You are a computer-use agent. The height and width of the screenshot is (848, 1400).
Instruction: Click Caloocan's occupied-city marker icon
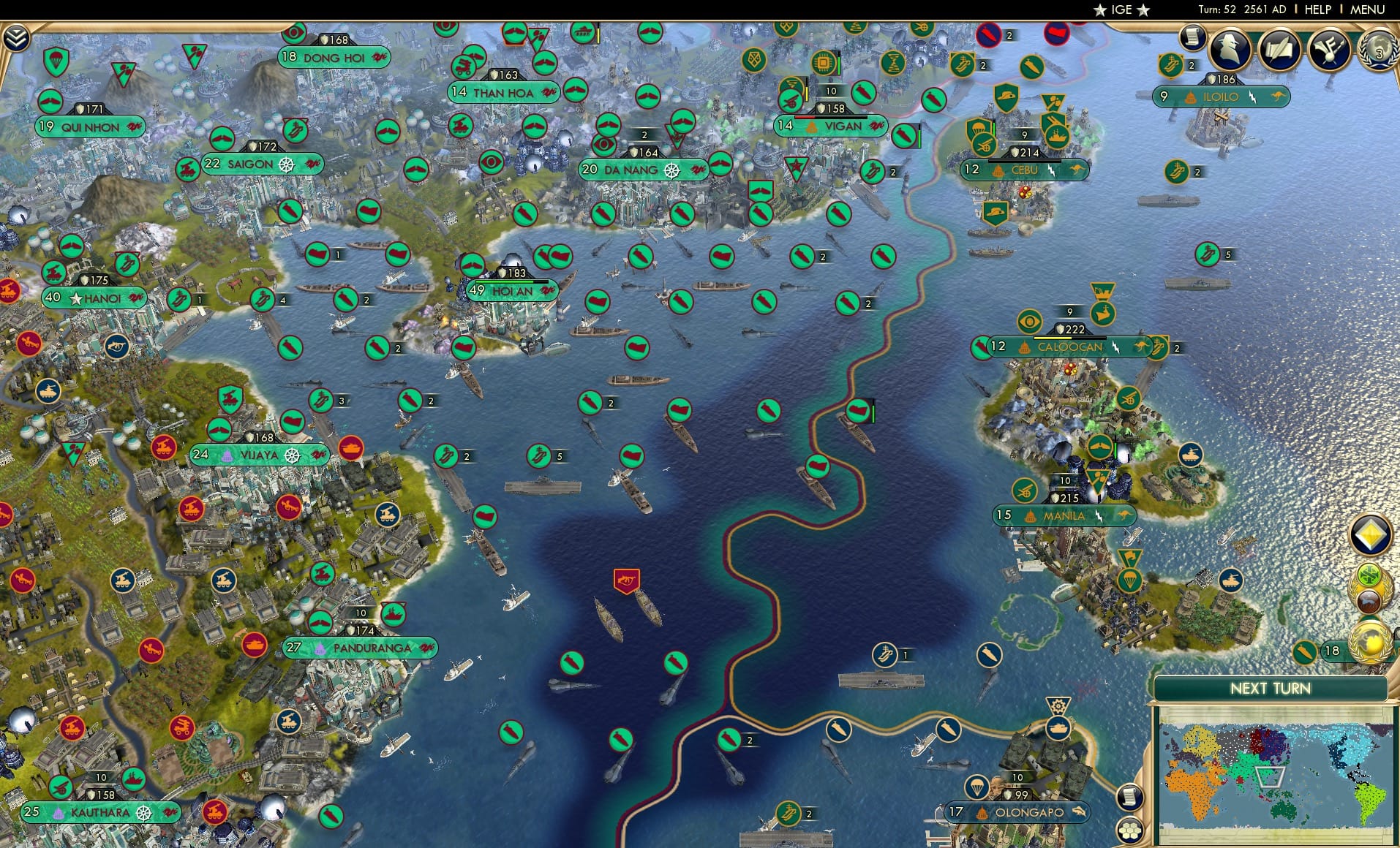[x=1023, y=348]
